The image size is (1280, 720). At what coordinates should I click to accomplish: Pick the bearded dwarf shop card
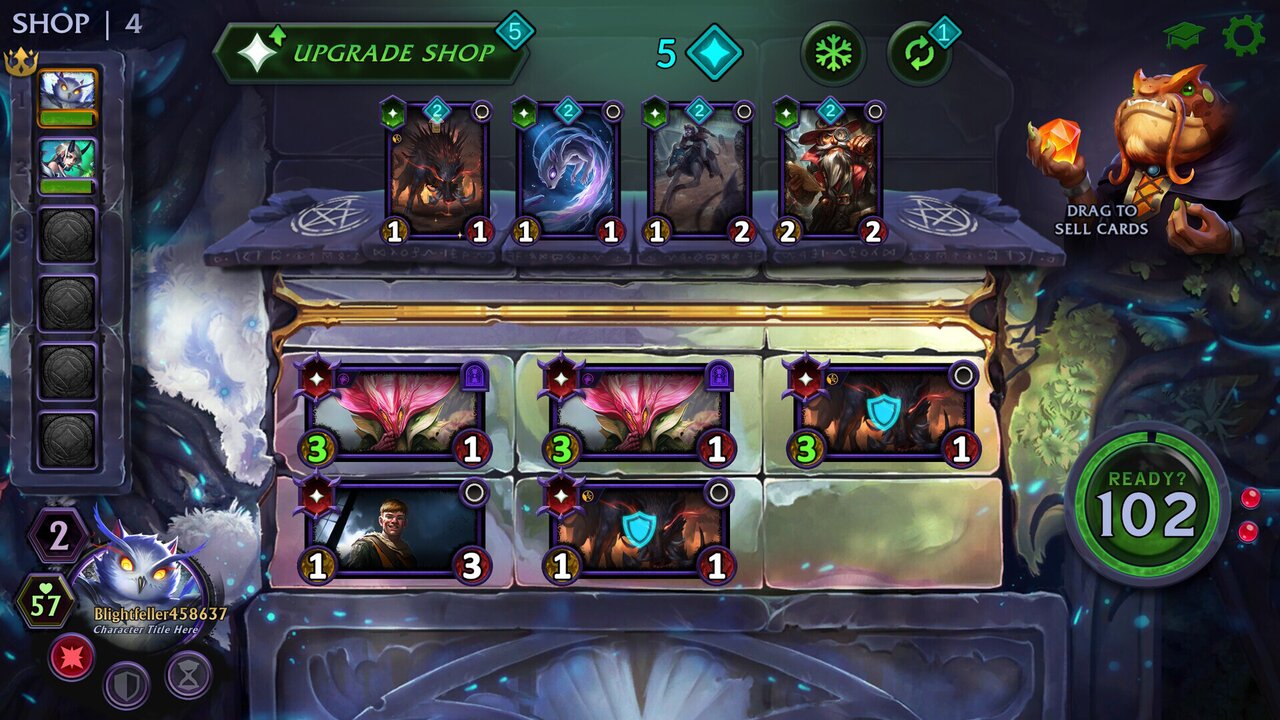coord(830,172)
